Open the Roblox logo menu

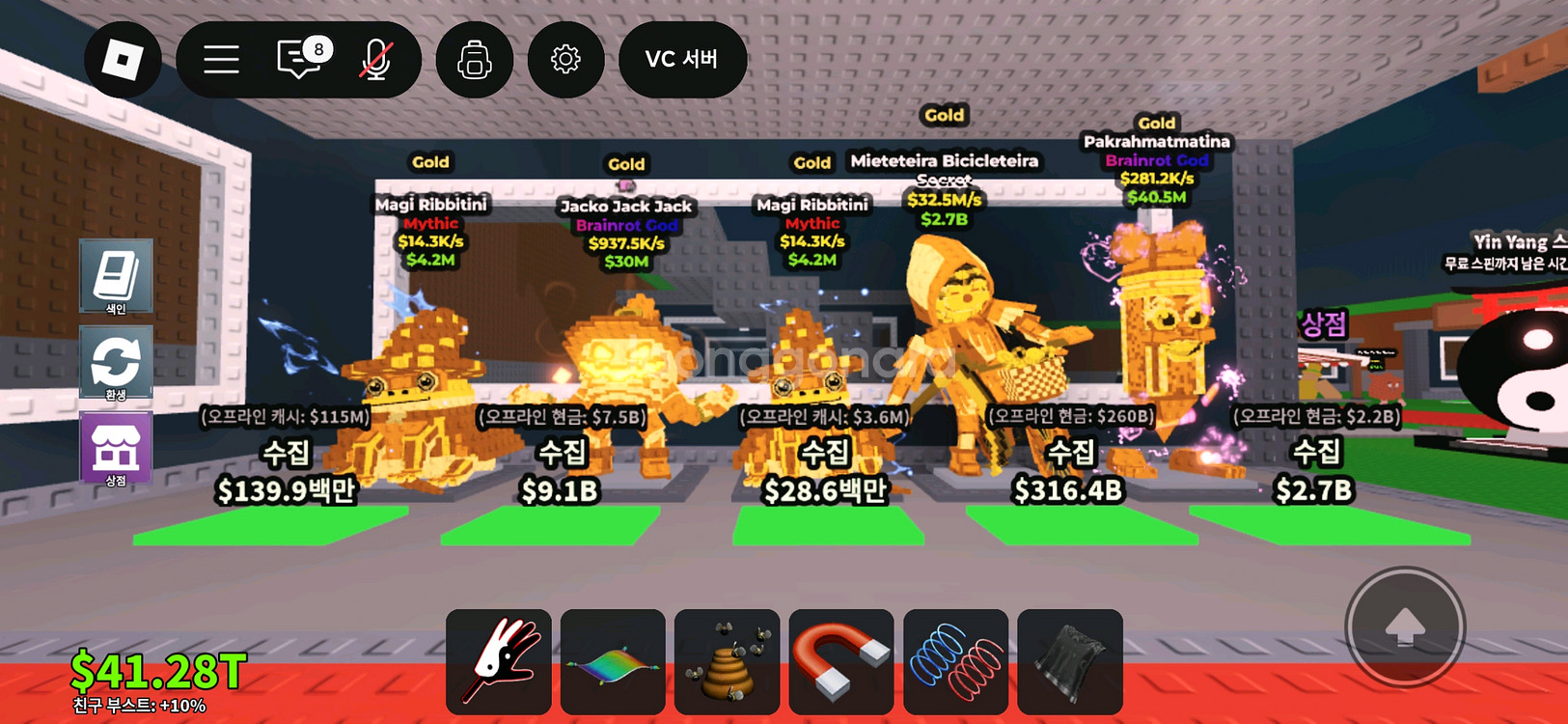(123, 60)
